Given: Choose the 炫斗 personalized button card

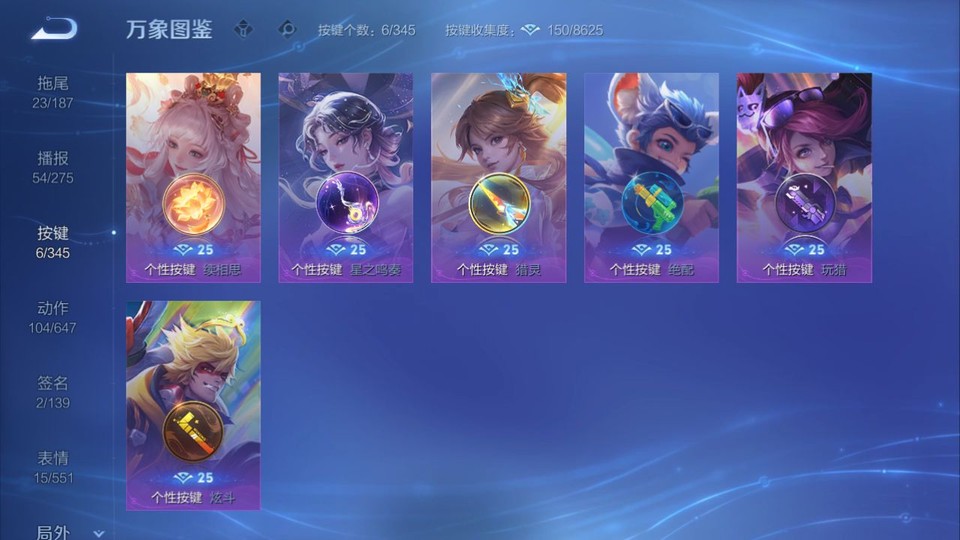Looking at the screenshot, I should tap(193, 405).
